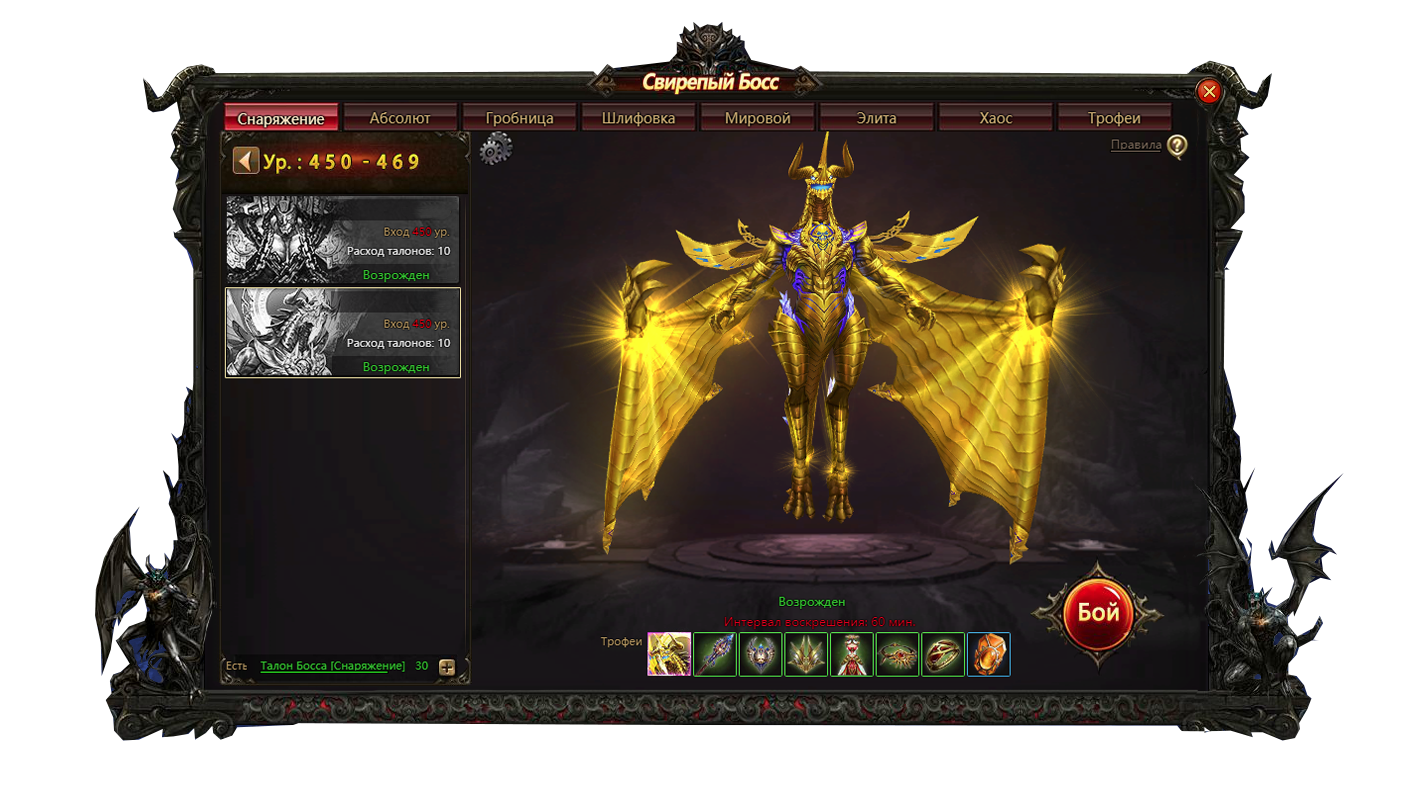
Task: Click the gear settings icon
Action: tap(495, 150)
